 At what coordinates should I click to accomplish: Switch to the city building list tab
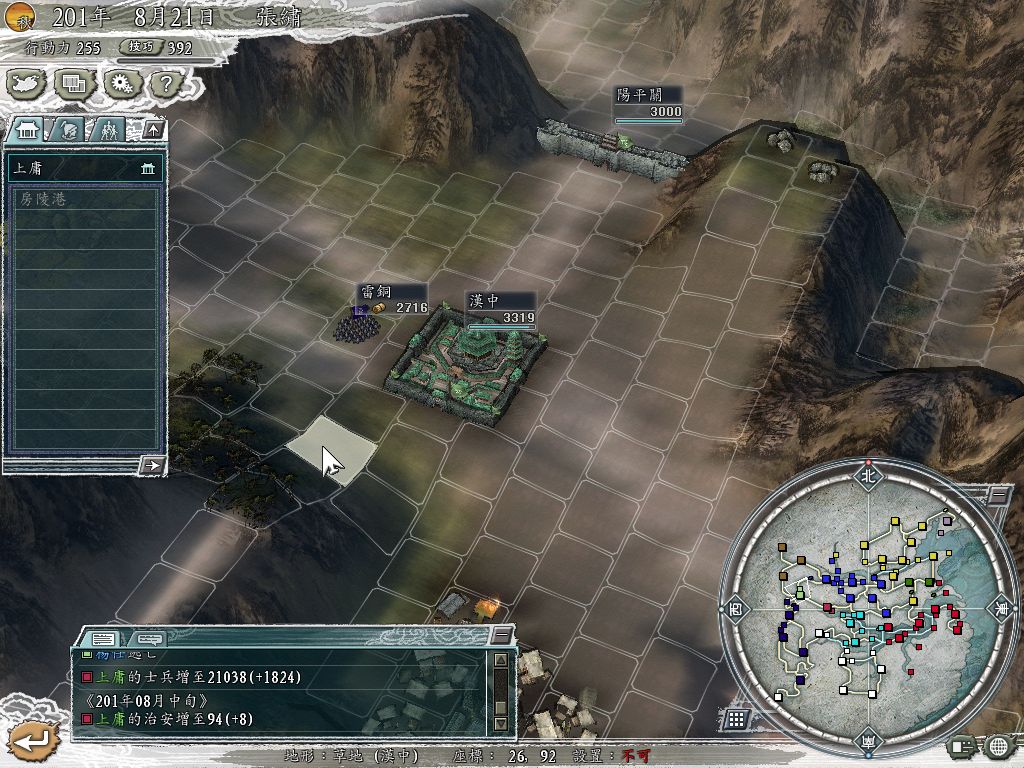[x=28, y=129]
